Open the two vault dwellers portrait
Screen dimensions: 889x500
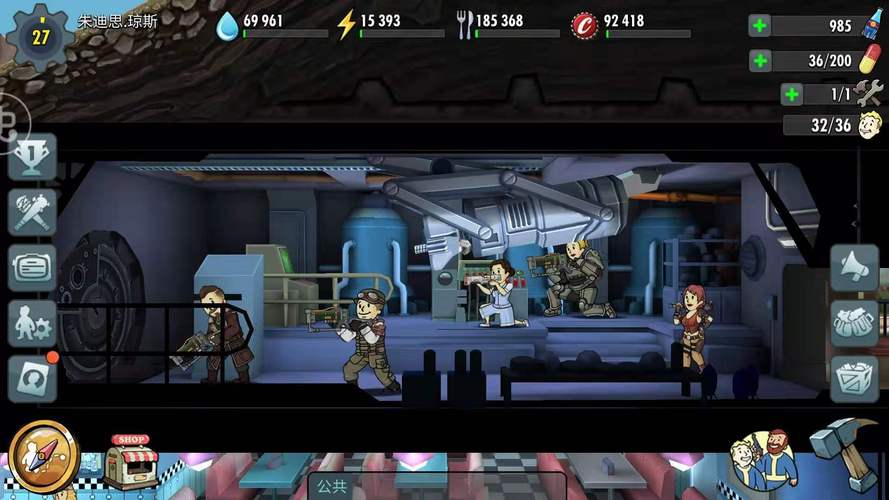pos(763,462)
